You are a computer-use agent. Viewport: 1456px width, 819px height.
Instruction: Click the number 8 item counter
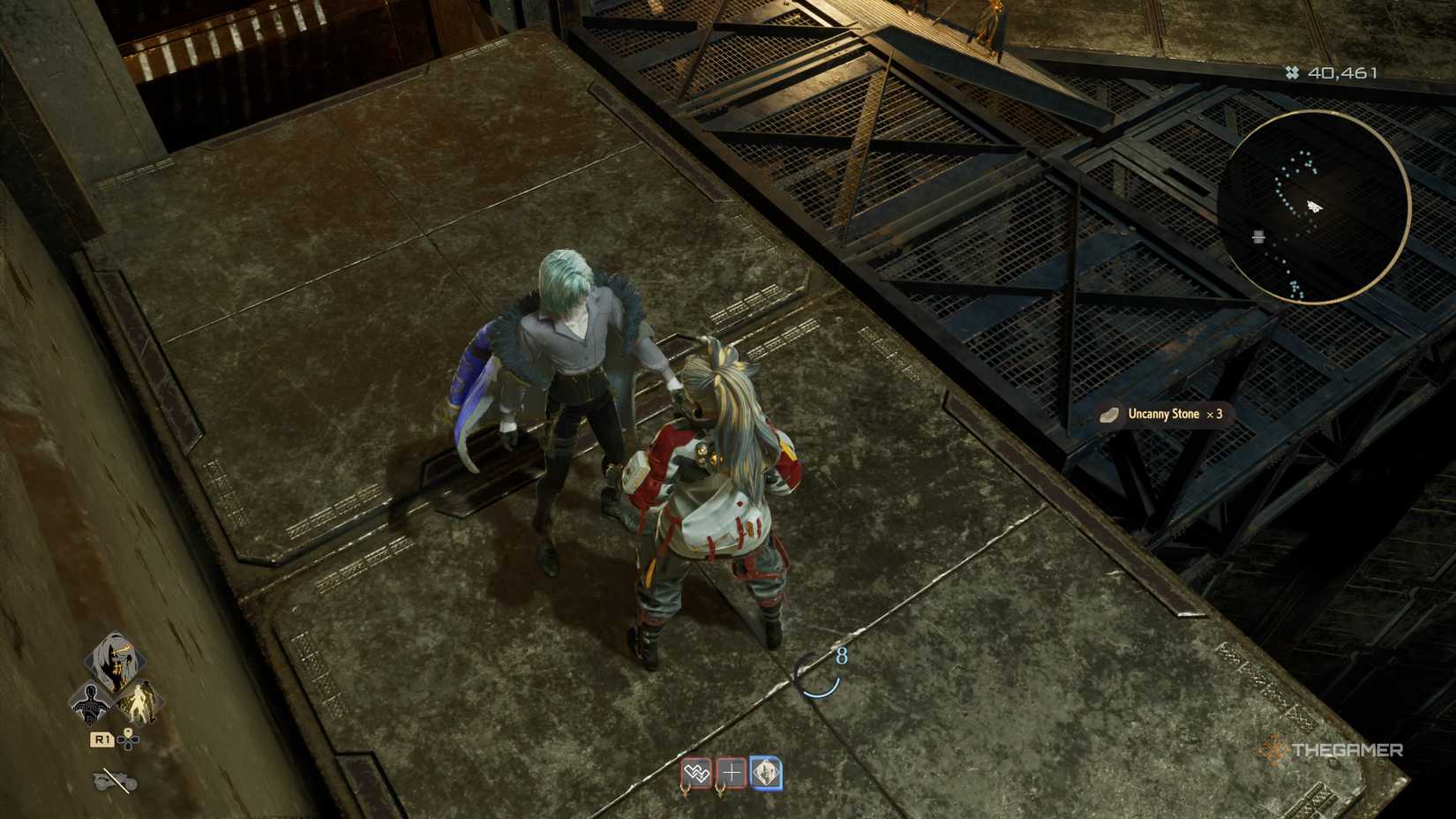[x=839, y=657]
